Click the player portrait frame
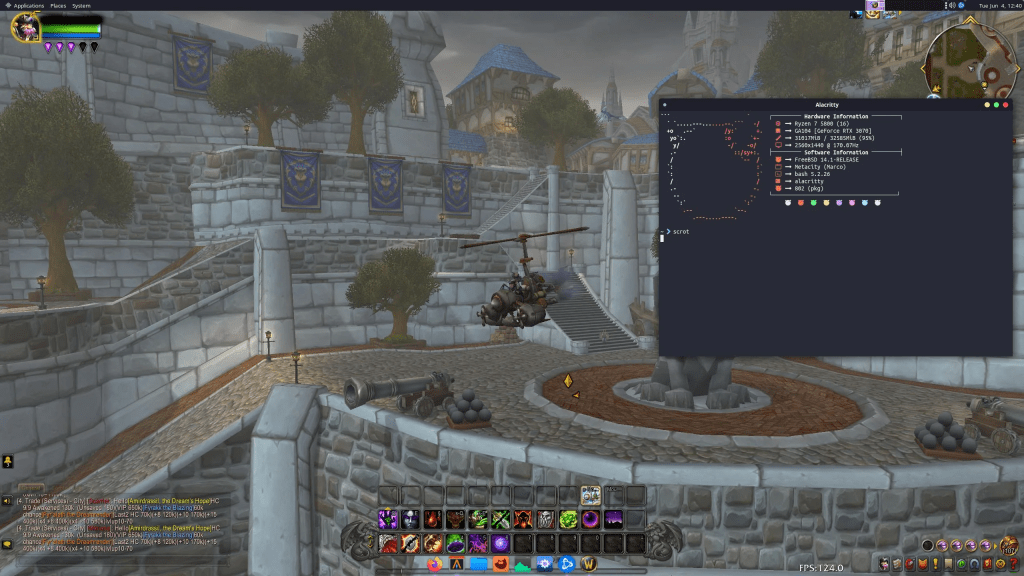Viewport: 1024px width, 576px height. 25,27
